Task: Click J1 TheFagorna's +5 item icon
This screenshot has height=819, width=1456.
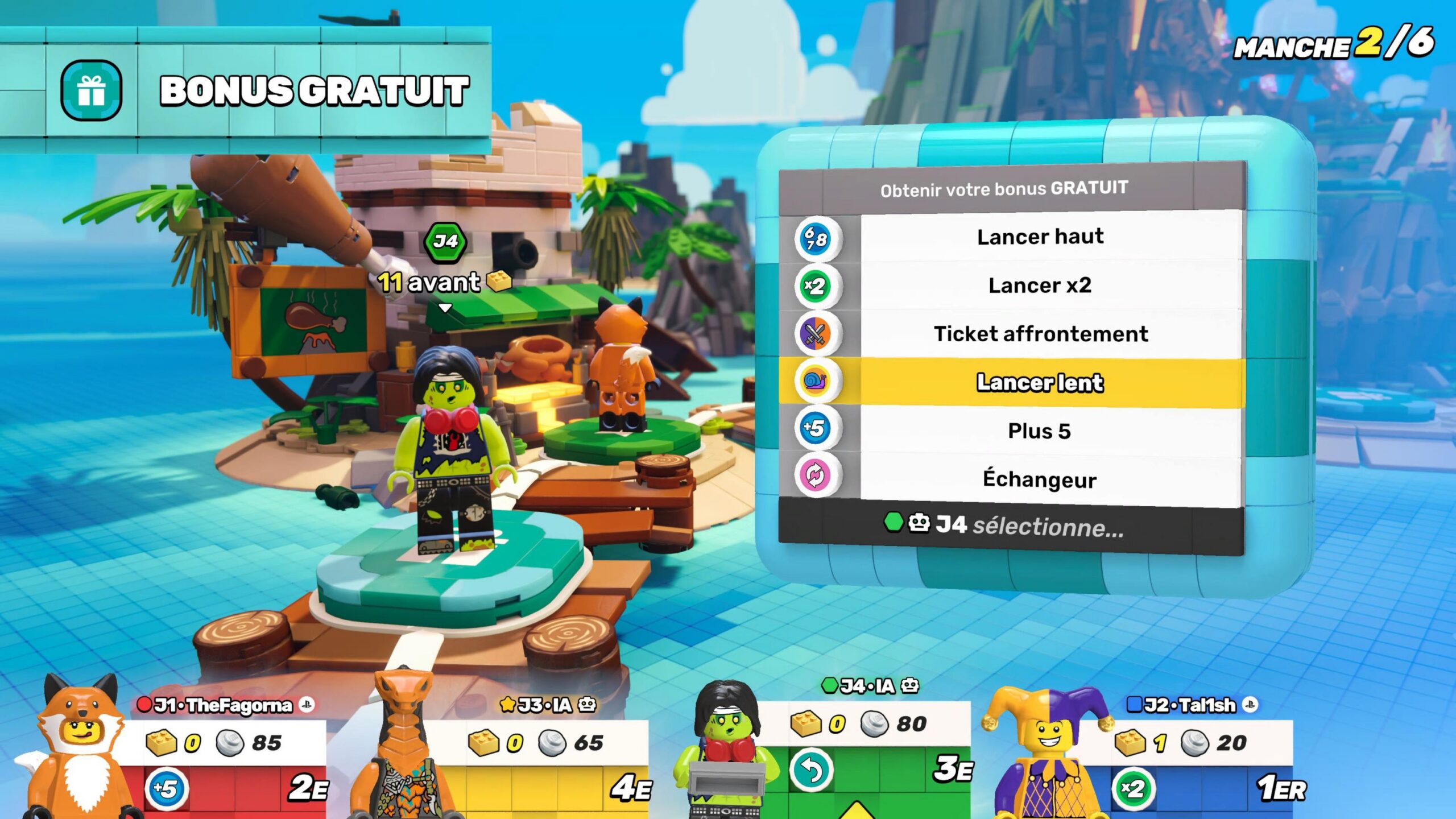Action: tap(165, 789)
